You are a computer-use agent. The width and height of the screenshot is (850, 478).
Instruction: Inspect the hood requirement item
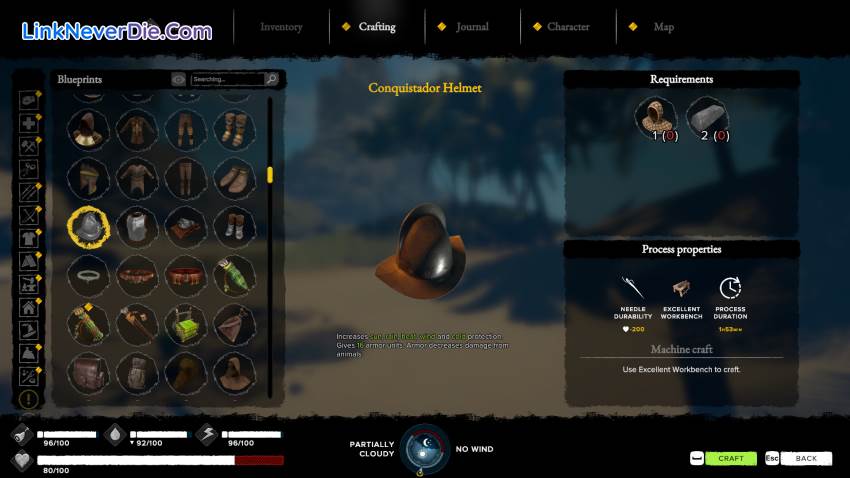[655, 115]
